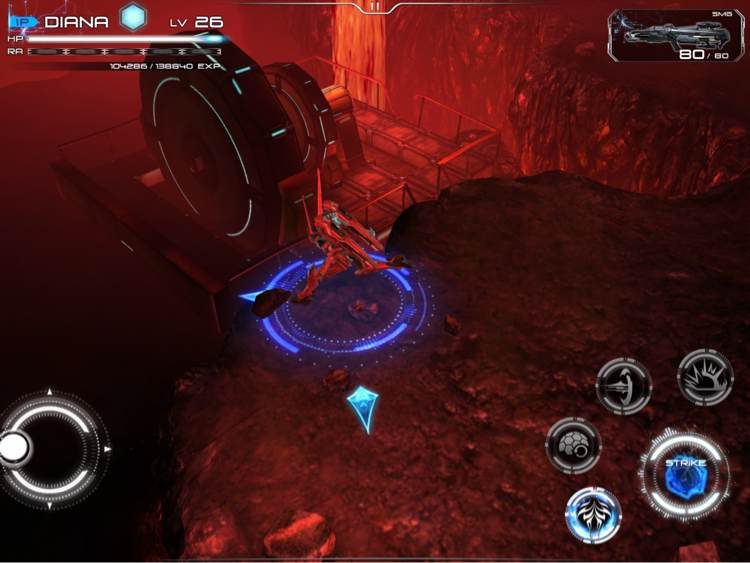Touch the virtual movement joystick
The height and width of the screenshot is (563, 750).
50,448
